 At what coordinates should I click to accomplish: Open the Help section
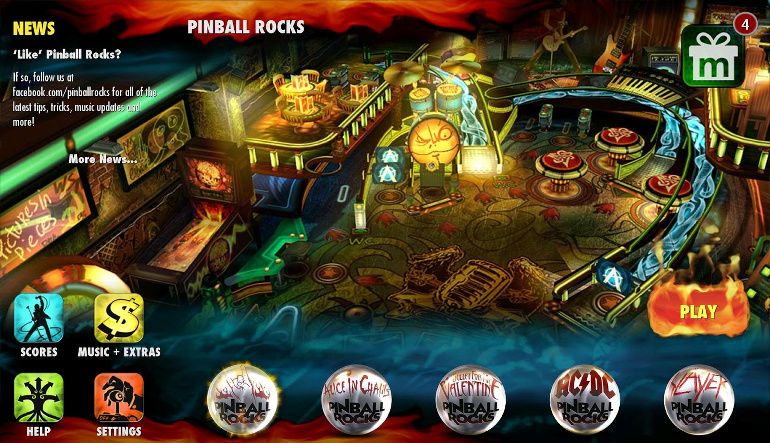tap(39, 398)
